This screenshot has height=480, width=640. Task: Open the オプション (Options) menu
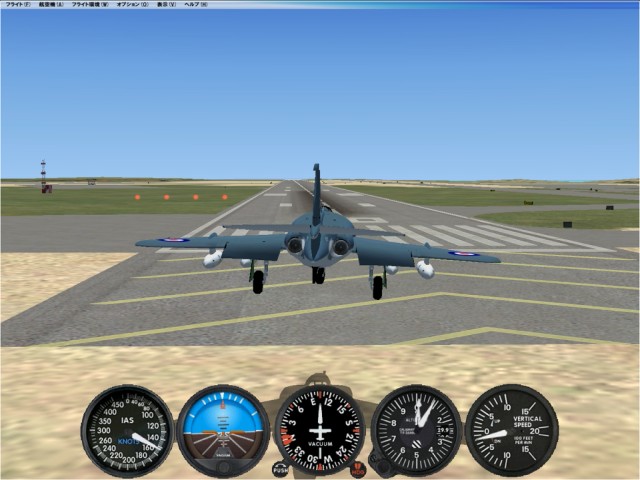tap(132, 5)
